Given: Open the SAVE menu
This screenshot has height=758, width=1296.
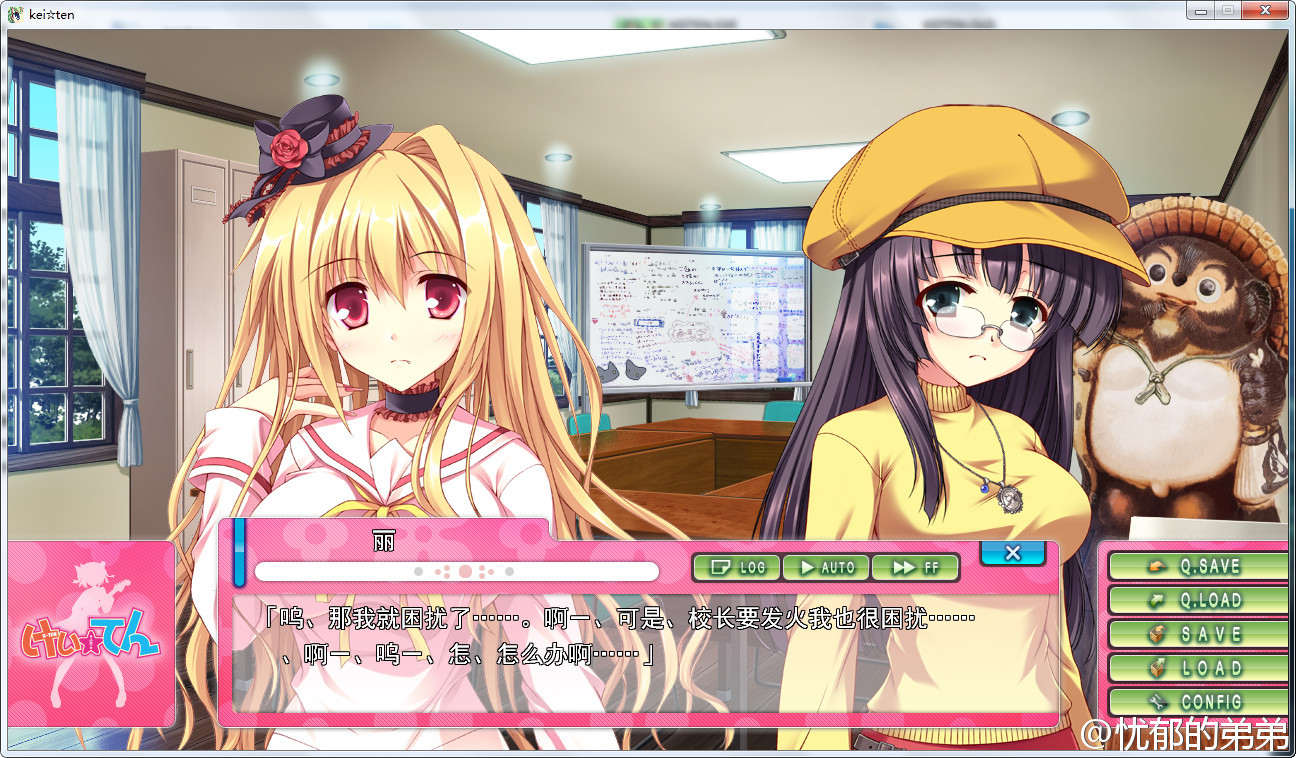Looking at the screenshot, I should pyautogui.click(x=1197, y=634).
